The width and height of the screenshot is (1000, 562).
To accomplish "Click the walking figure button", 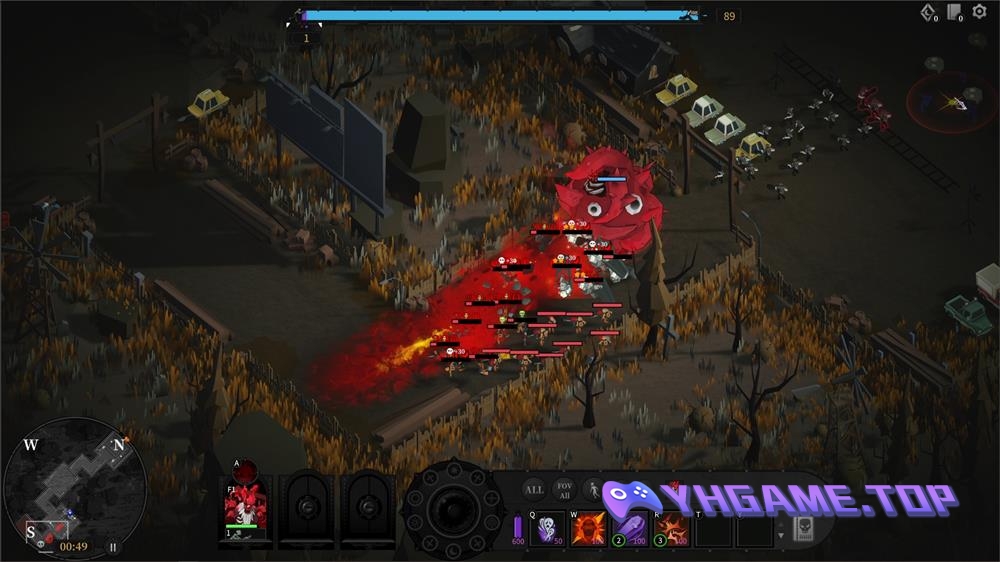I will pos(593,490).
